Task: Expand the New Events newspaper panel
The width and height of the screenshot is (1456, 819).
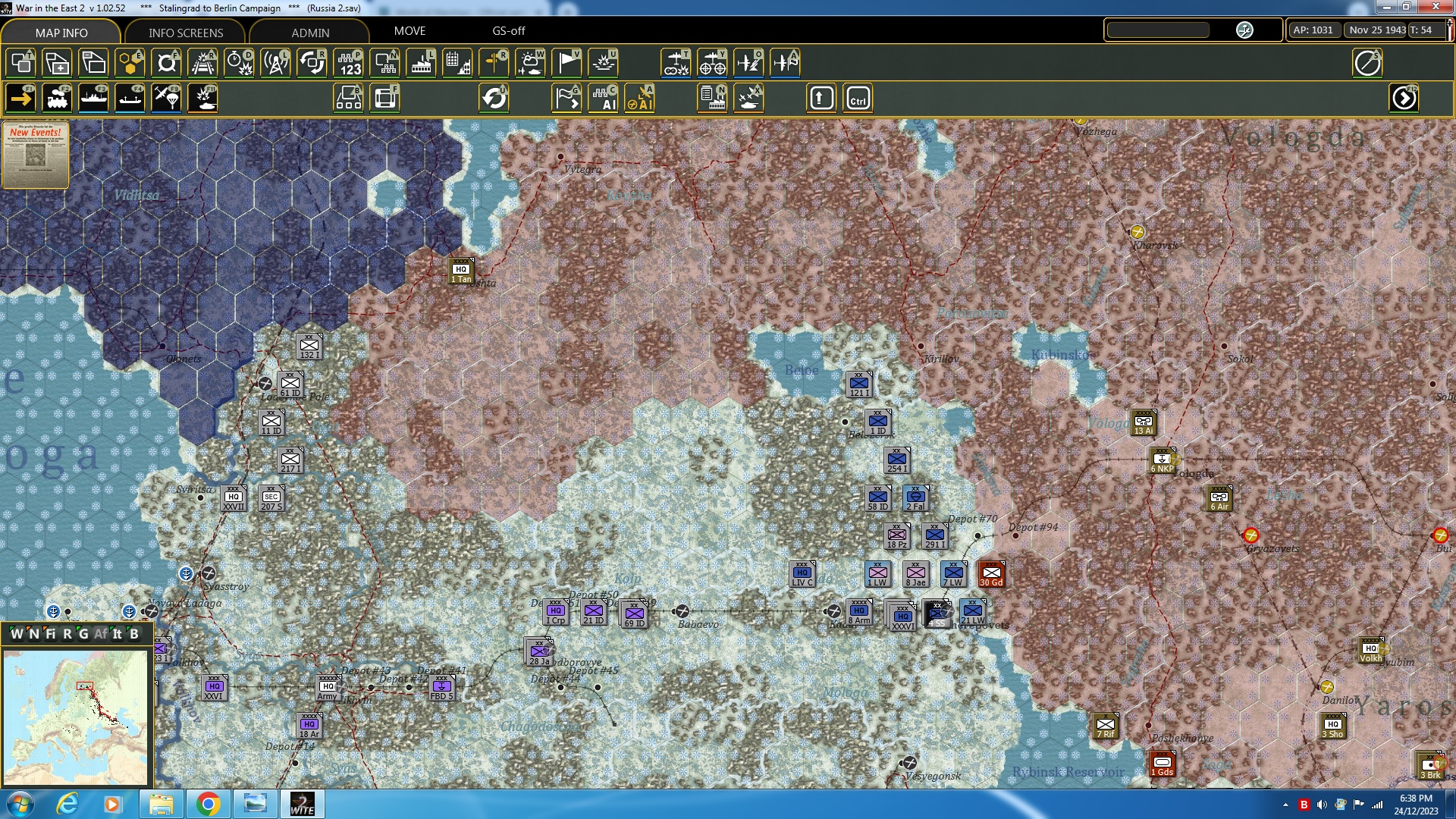Action: pyautogui.click(x=35, y=155)
